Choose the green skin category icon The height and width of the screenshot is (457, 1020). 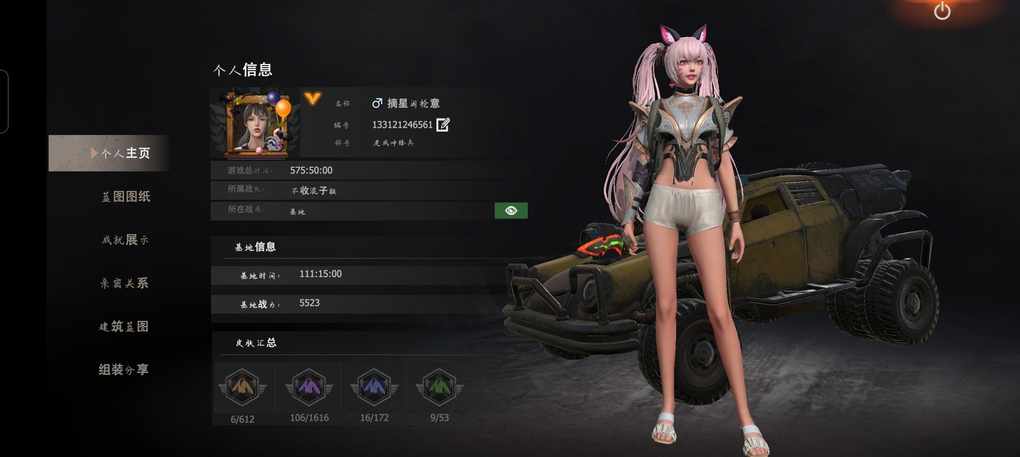pos(436,386)
